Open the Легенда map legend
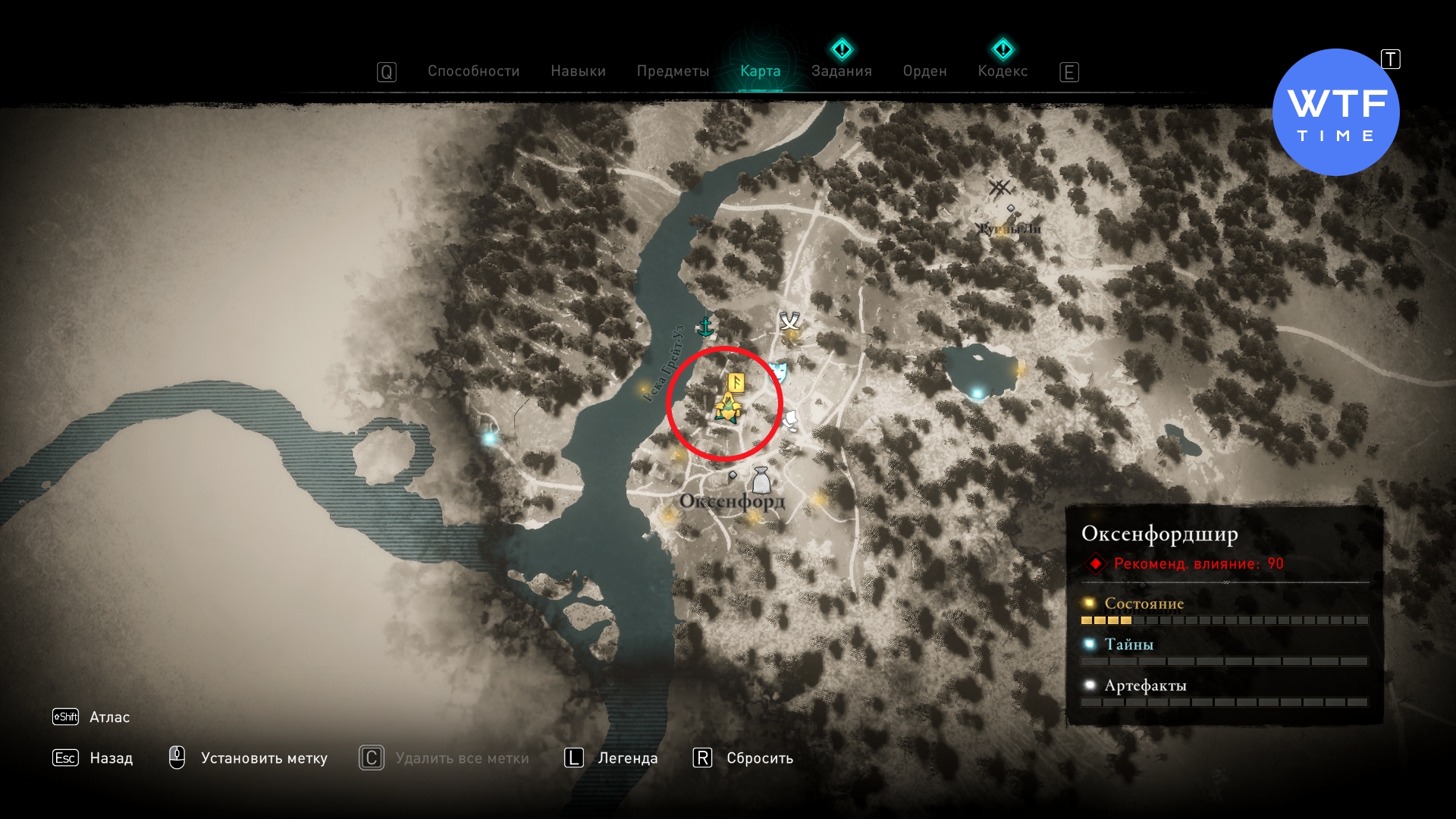 (x=627, y=758)
